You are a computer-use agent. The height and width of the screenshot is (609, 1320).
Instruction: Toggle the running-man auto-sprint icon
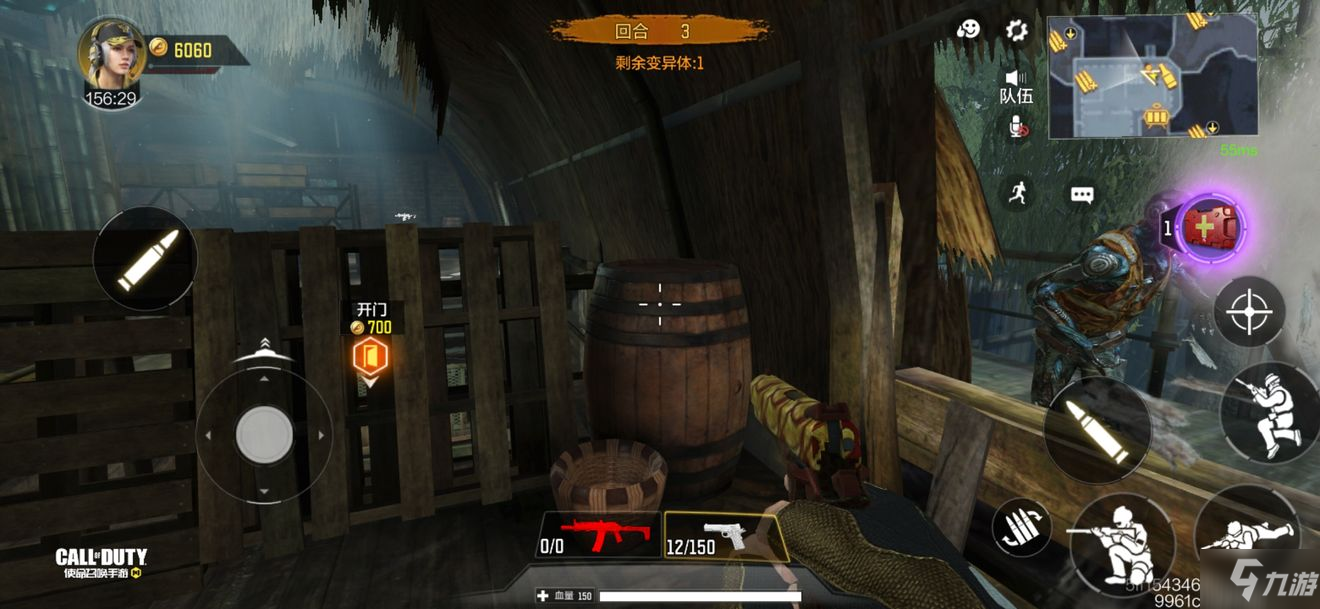point(1017,193)
